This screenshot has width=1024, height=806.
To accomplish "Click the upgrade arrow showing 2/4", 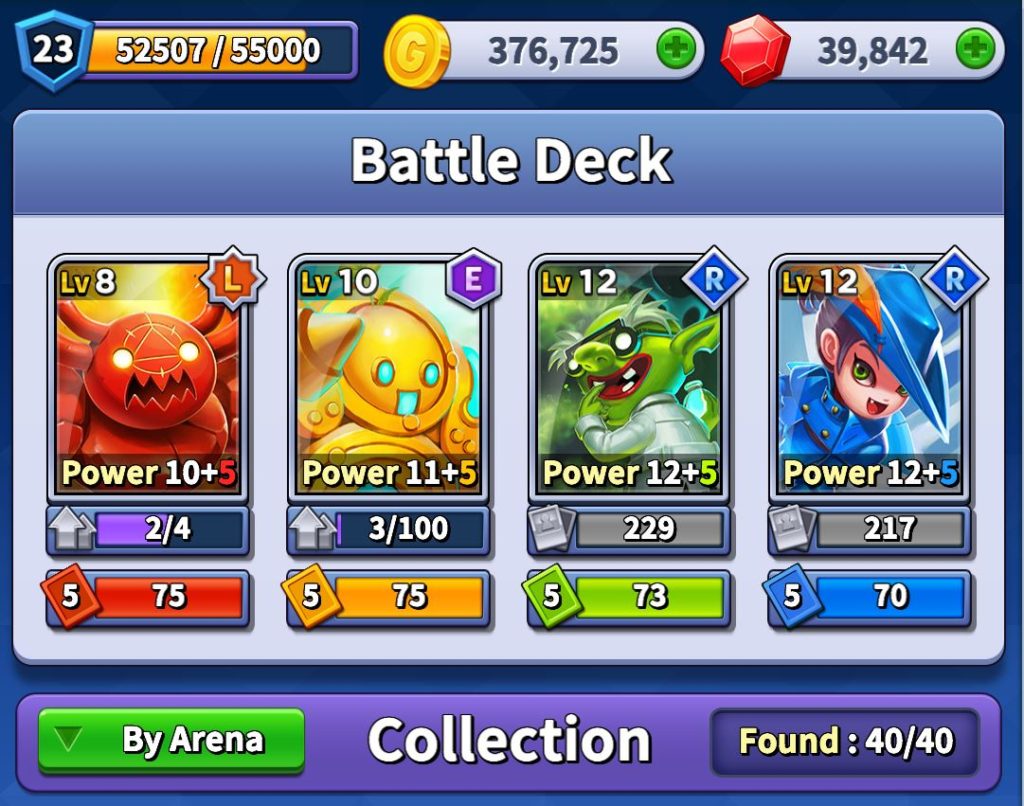I will click(71, 530).
